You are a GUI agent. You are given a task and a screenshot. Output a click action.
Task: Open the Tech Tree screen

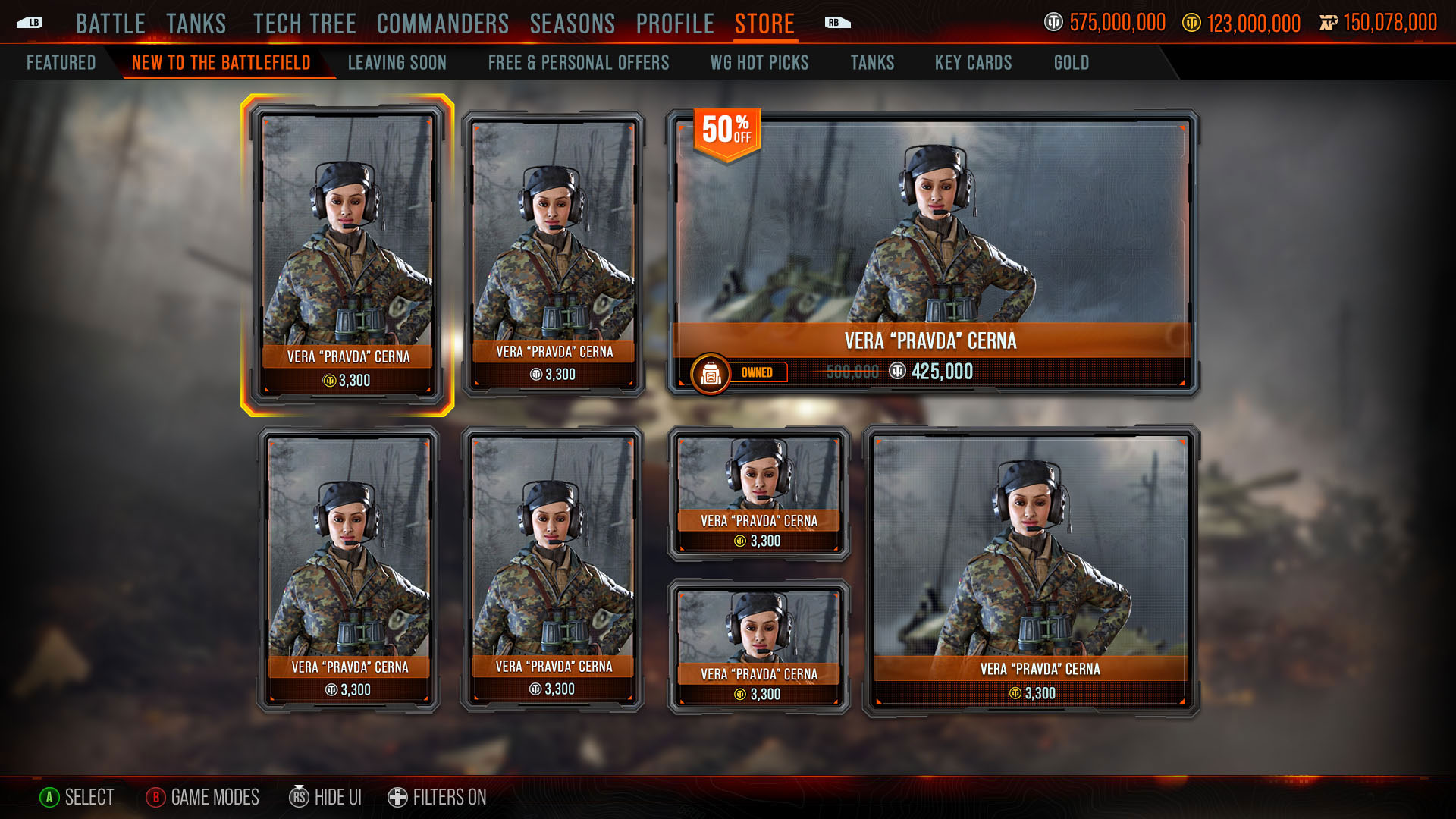(304, 24)
